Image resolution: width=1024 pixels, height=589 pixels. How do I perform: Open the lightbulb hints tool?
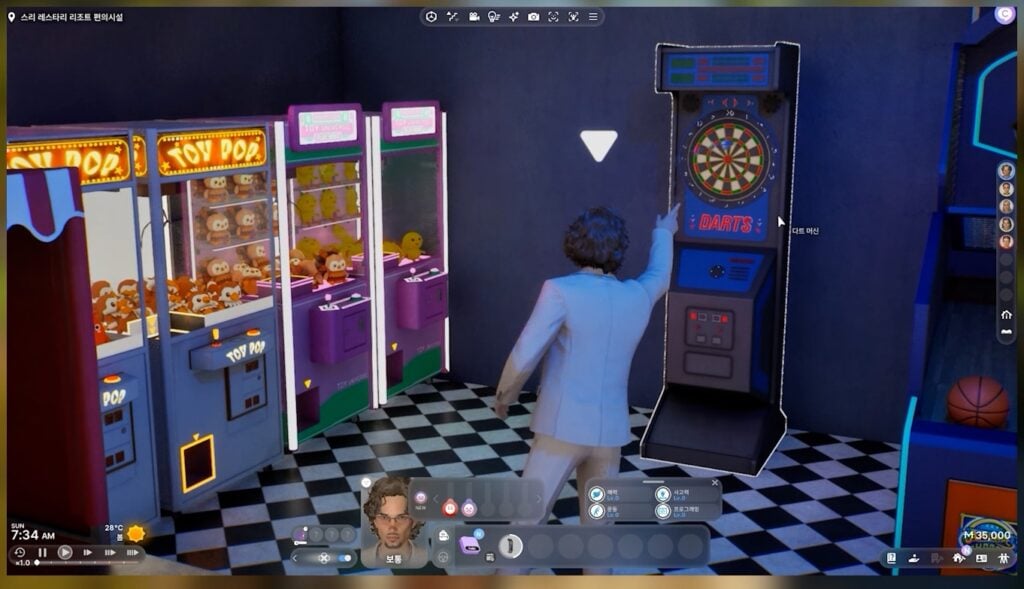493,16
